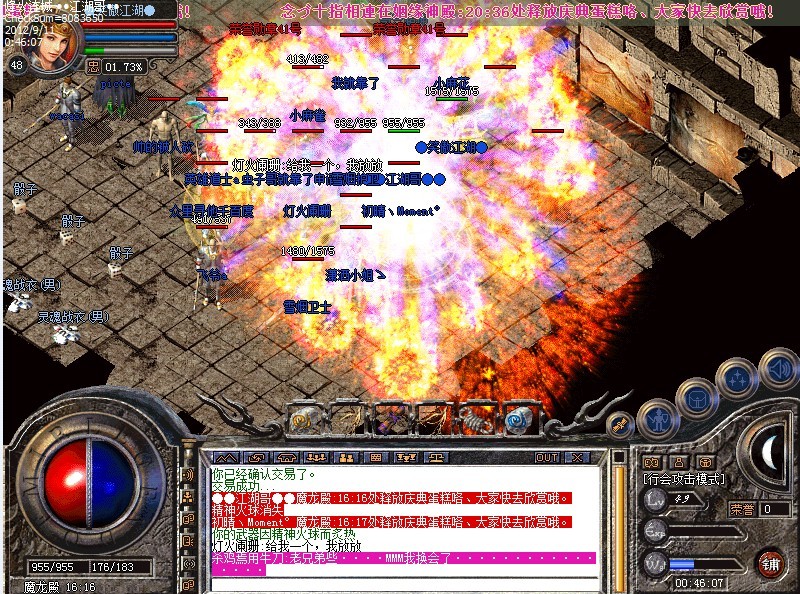Use the scorpion item in the belt

click(x=473, y=418)
